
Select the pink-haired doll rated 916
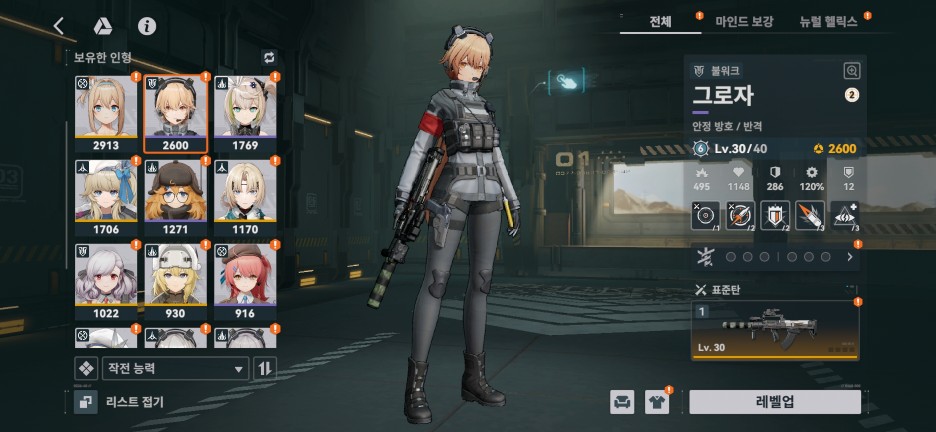tap(244, 281)
